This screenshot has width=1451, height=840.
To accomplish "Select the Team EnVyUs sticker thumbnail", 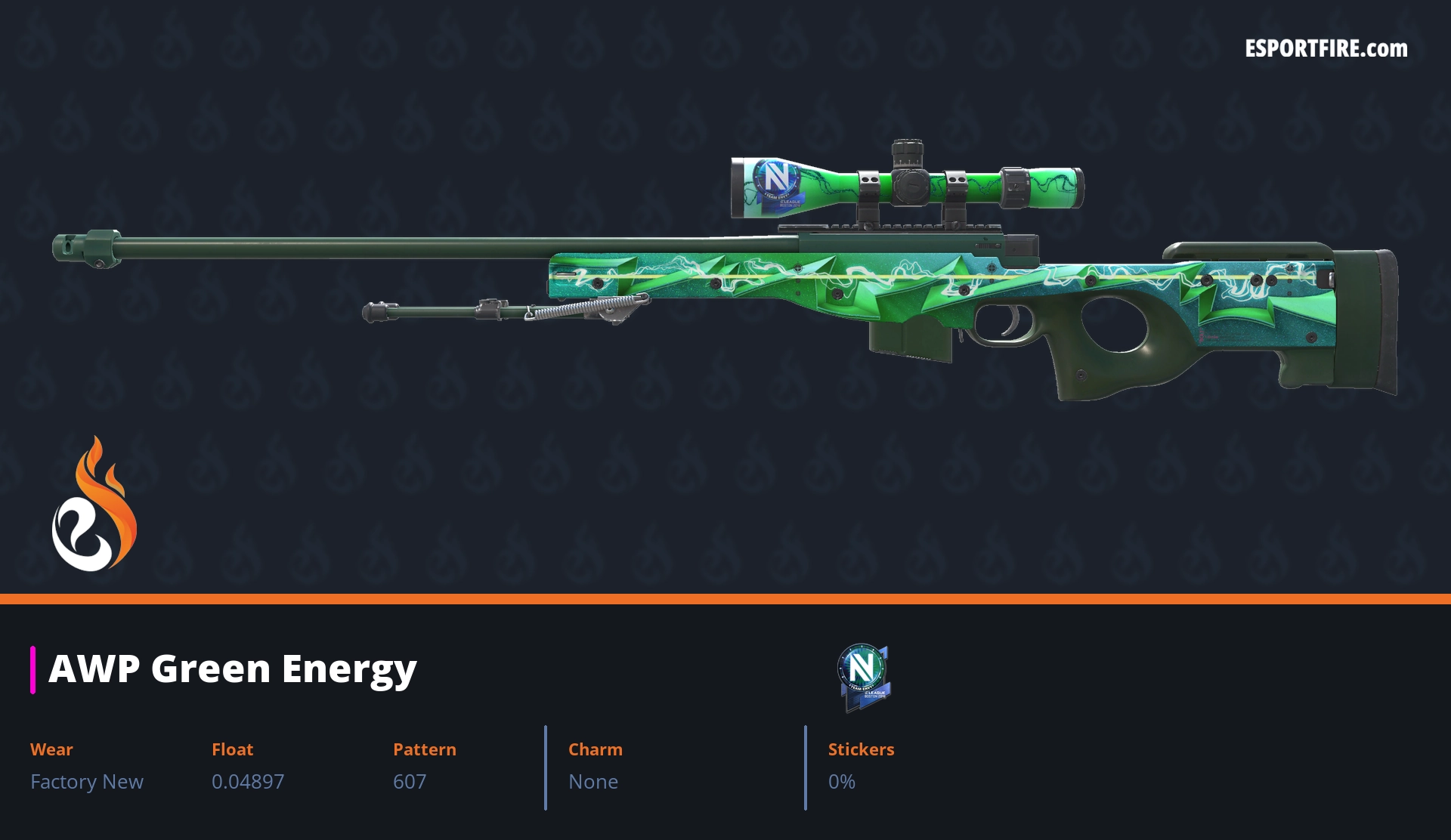I will coord(863,676).
